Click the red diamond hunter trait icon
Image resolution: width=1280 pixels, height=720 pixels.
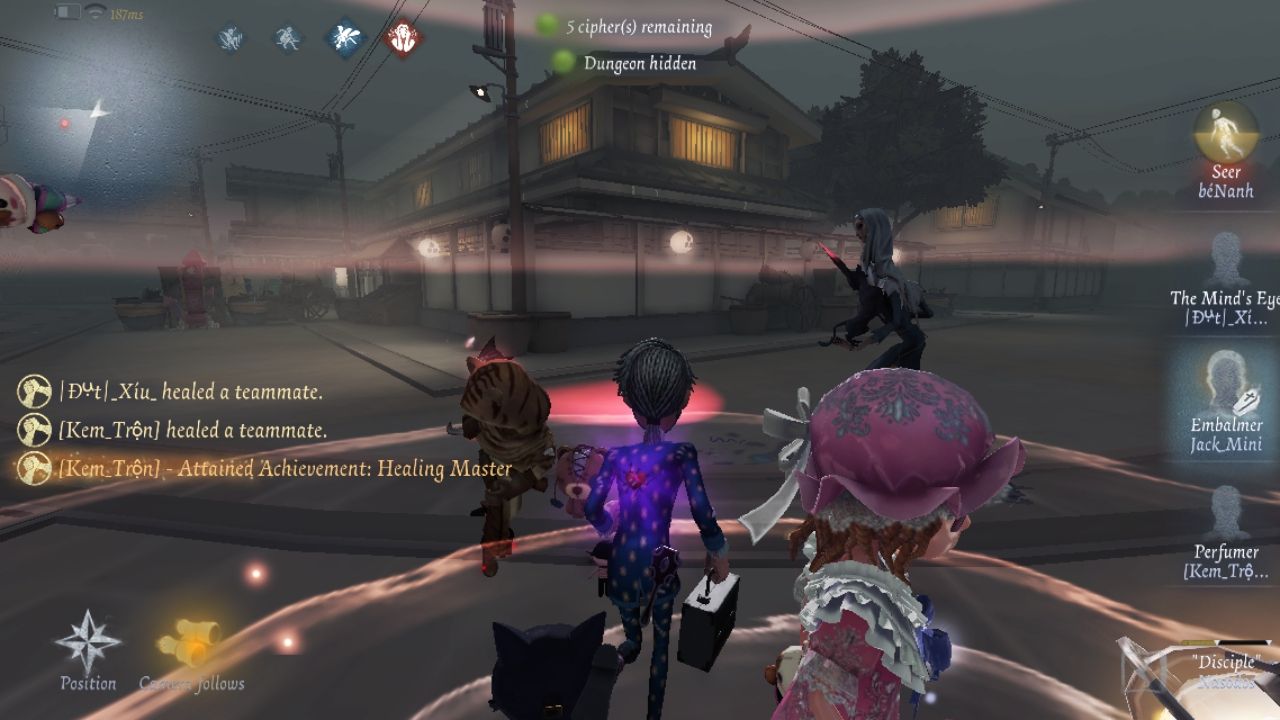pos(404,39)
